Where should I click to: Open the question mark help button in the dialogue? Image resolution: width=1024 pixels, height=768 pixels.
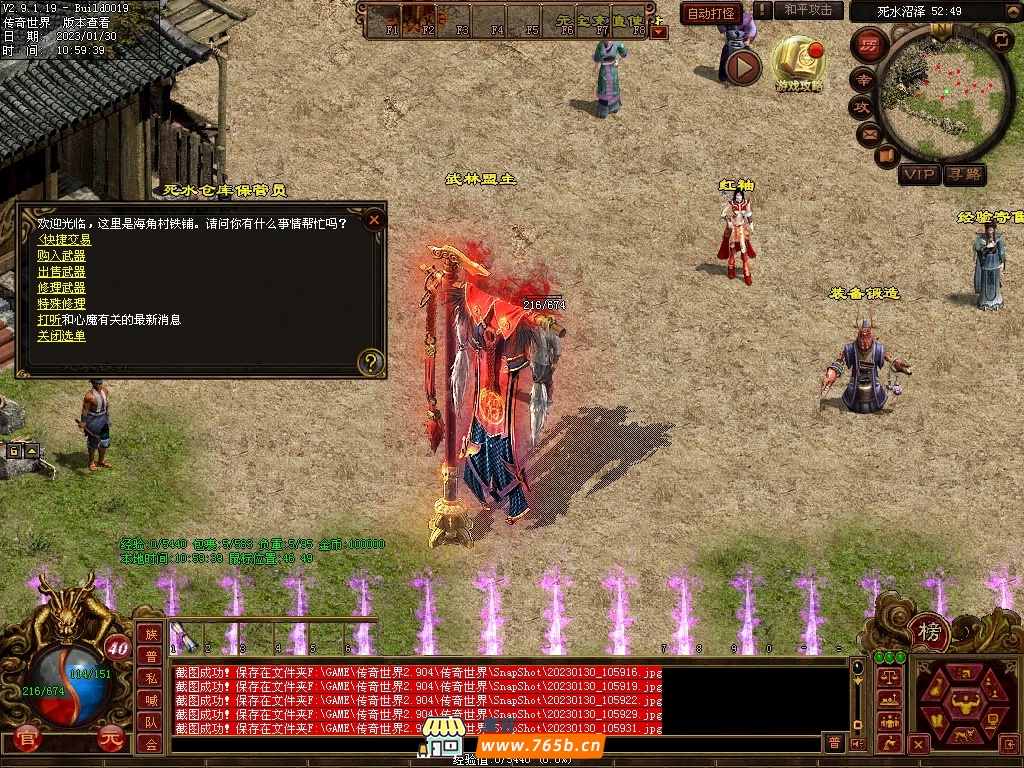click(x=371, y=362)
